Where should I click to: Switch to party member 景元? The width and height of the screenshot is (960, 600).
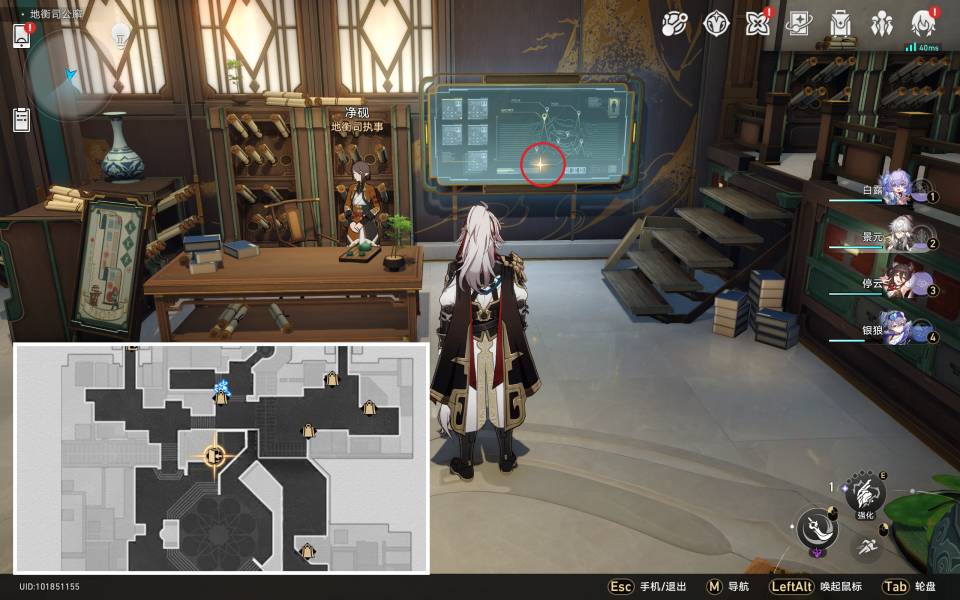pos(901,235)
